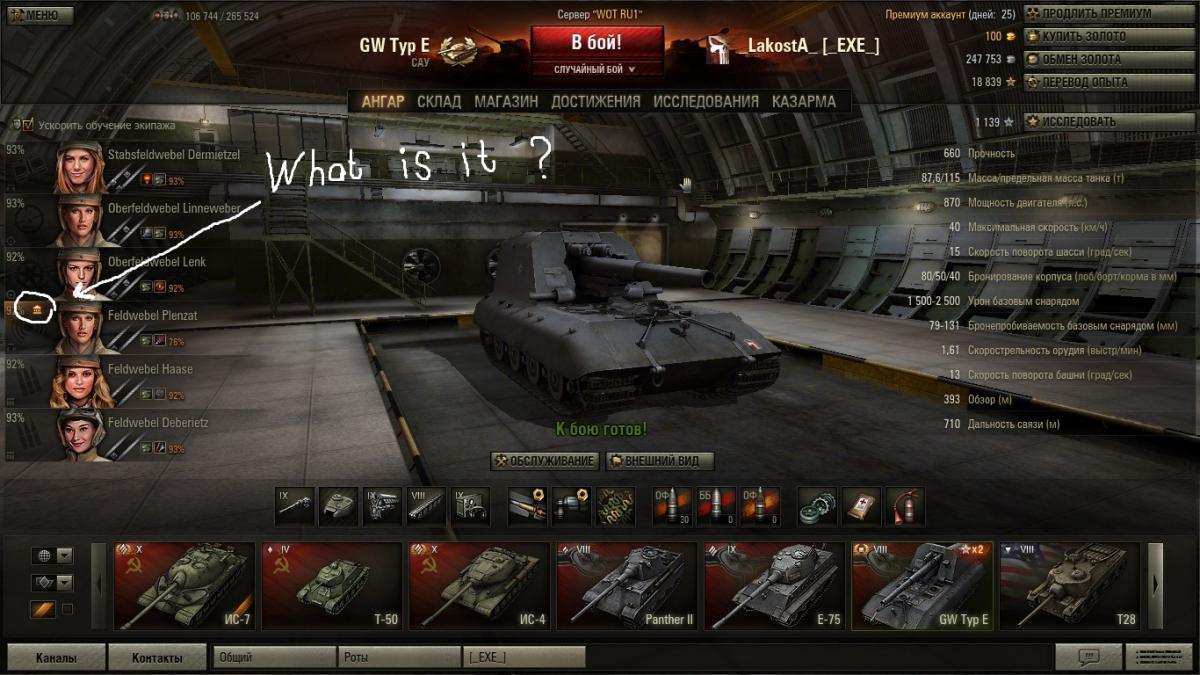Switch to the СКЛАД tab
The width and height of the screenshot is (1200, 675).
[x=439, y=101]
